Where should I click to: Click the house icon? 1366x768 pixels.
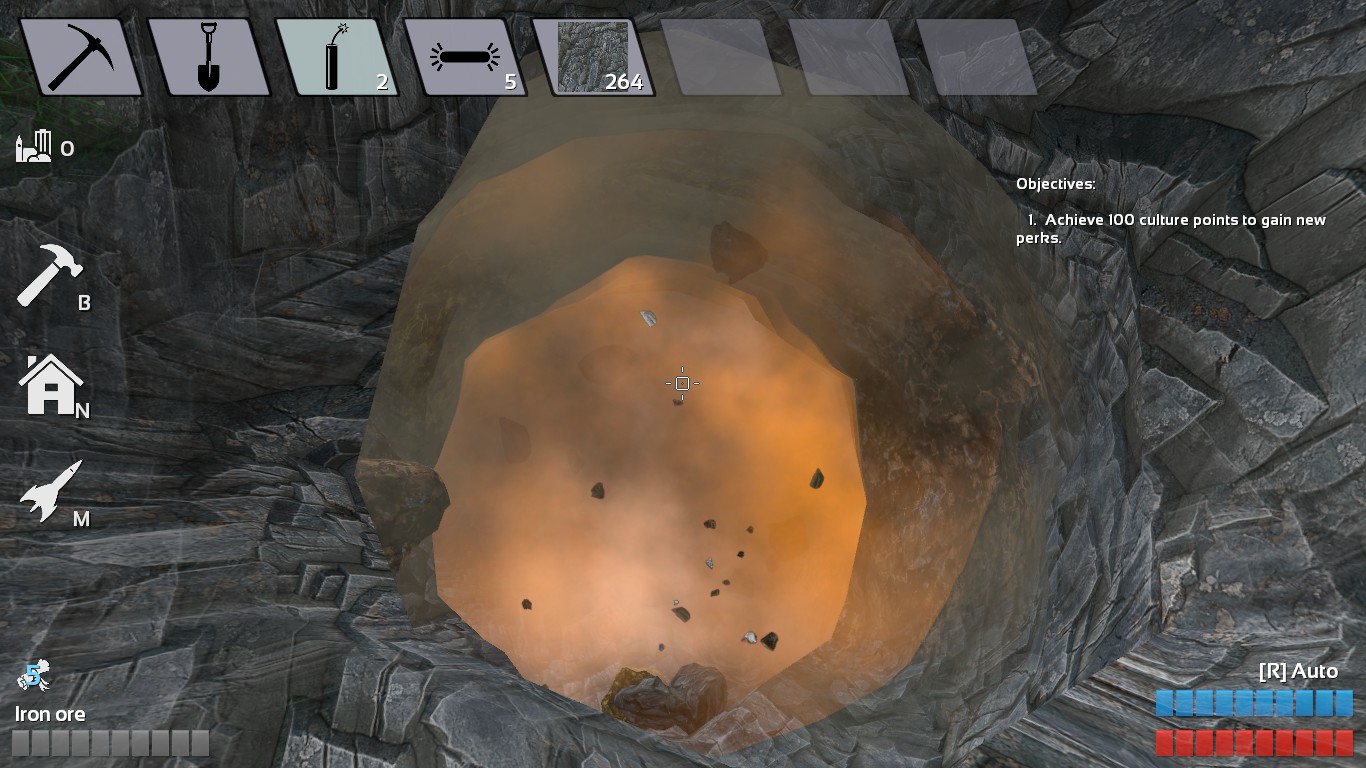coord(48,386)
